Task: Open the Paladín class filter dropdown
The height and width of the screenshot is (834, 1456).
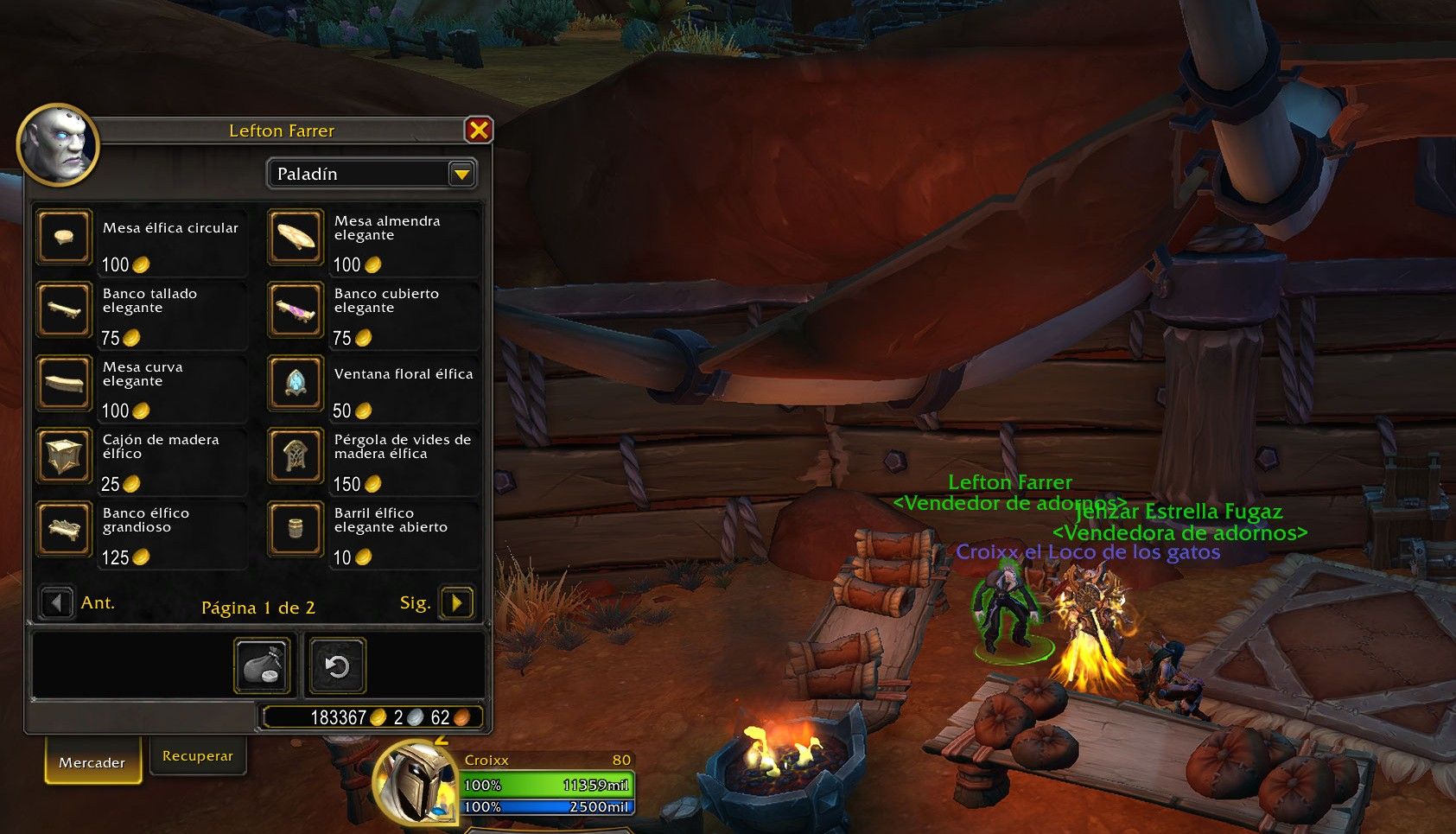Action: pos(462,175)
